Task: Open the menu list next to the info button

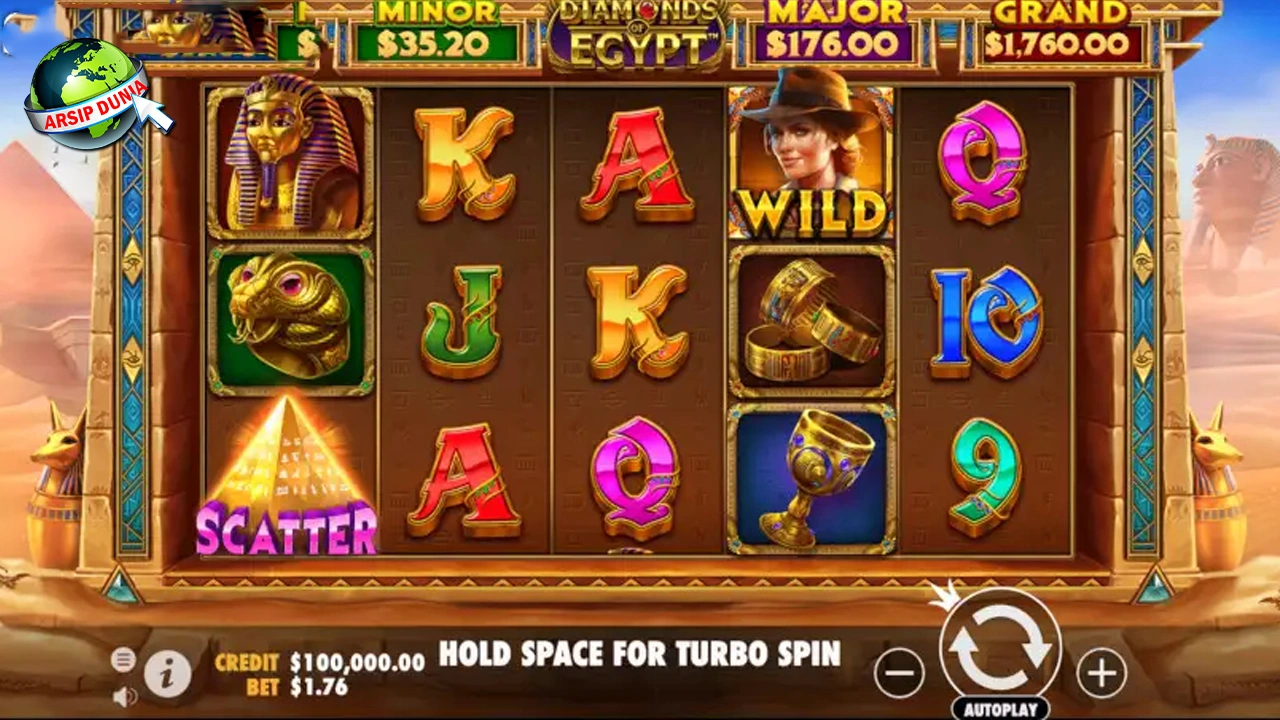Action: (123, 660)
